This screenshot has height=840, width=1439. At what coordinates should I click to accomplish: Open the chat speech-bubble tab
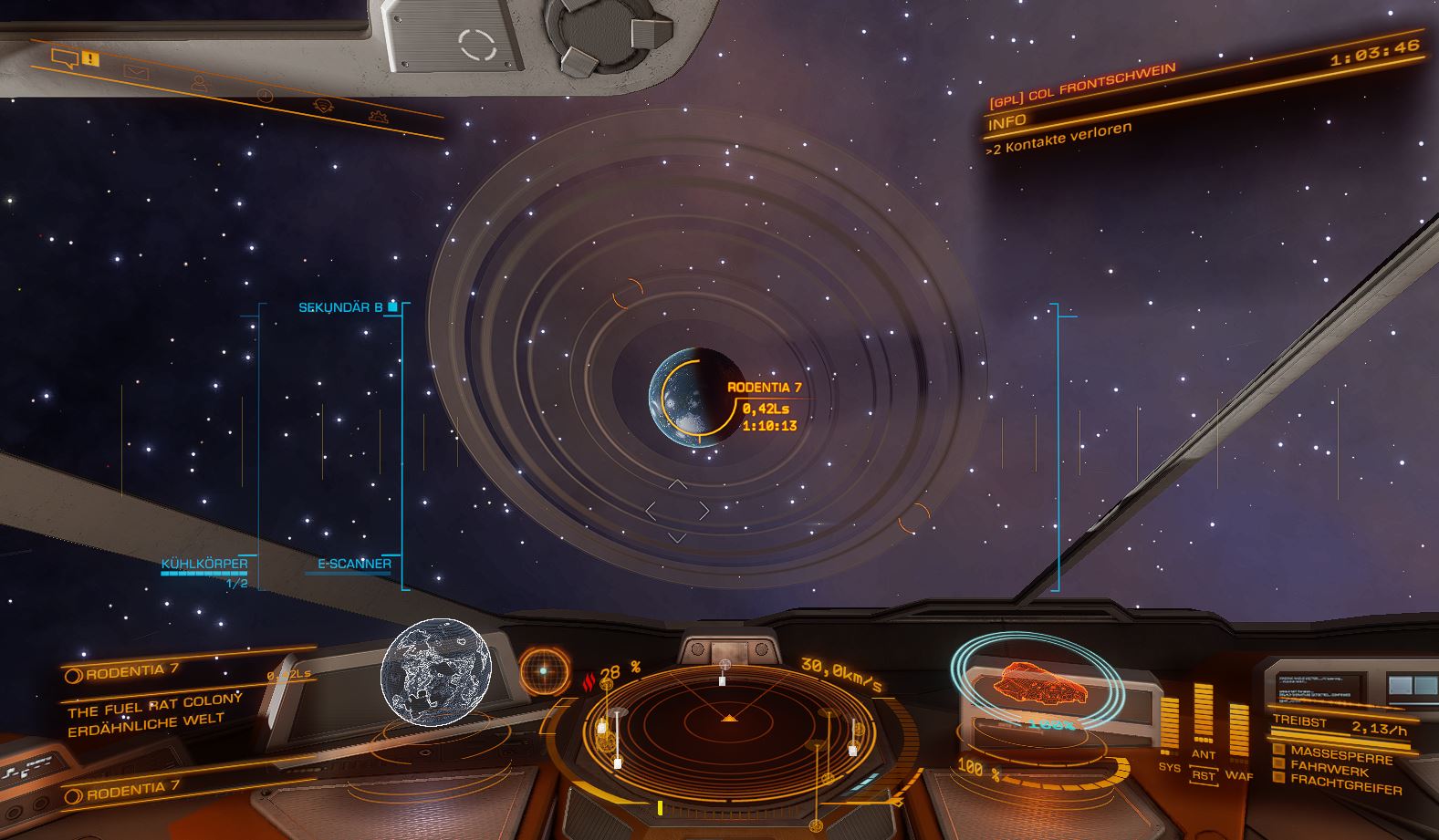pos(64,59)
